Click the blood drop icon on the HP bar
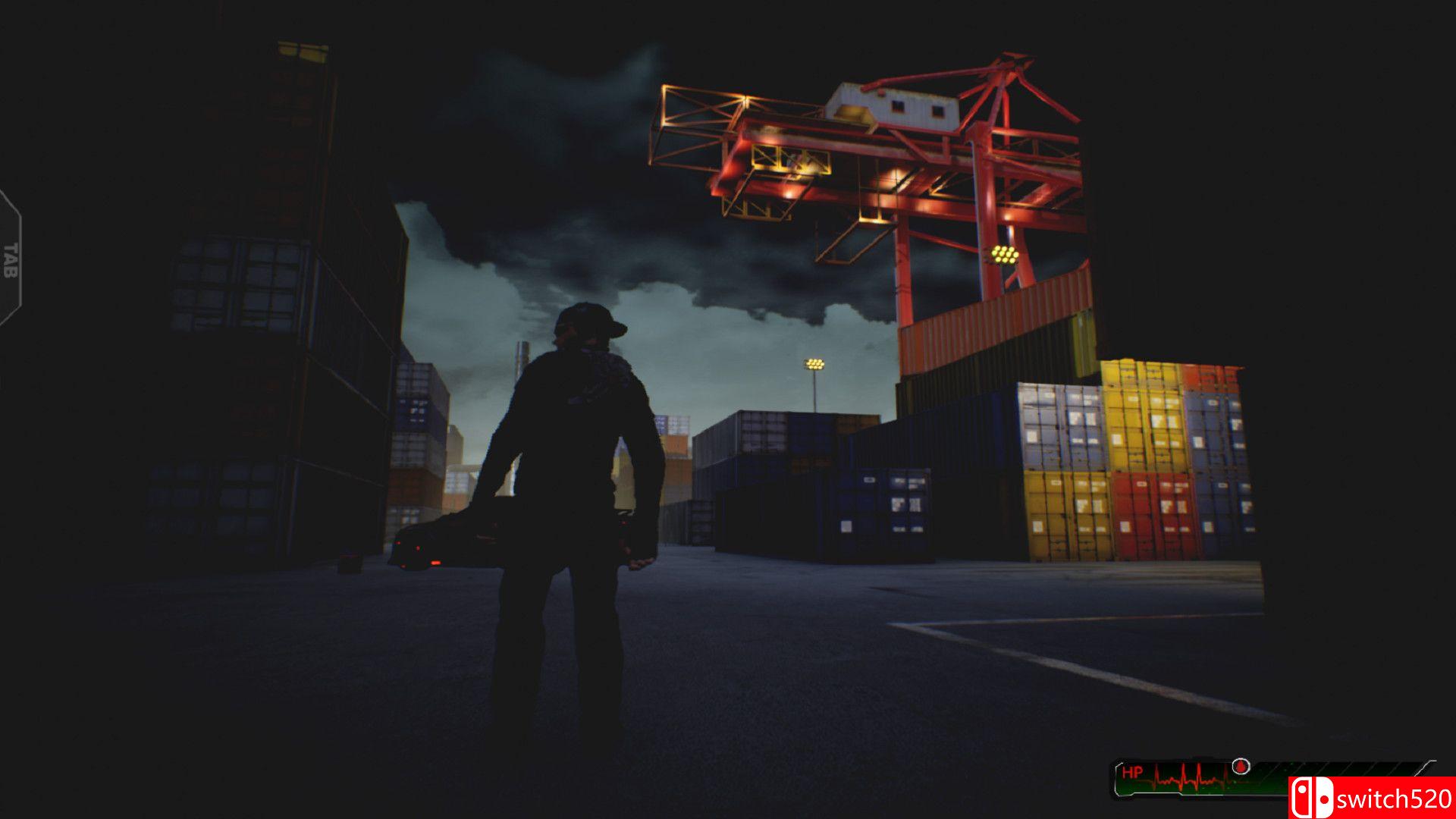 1241,767
